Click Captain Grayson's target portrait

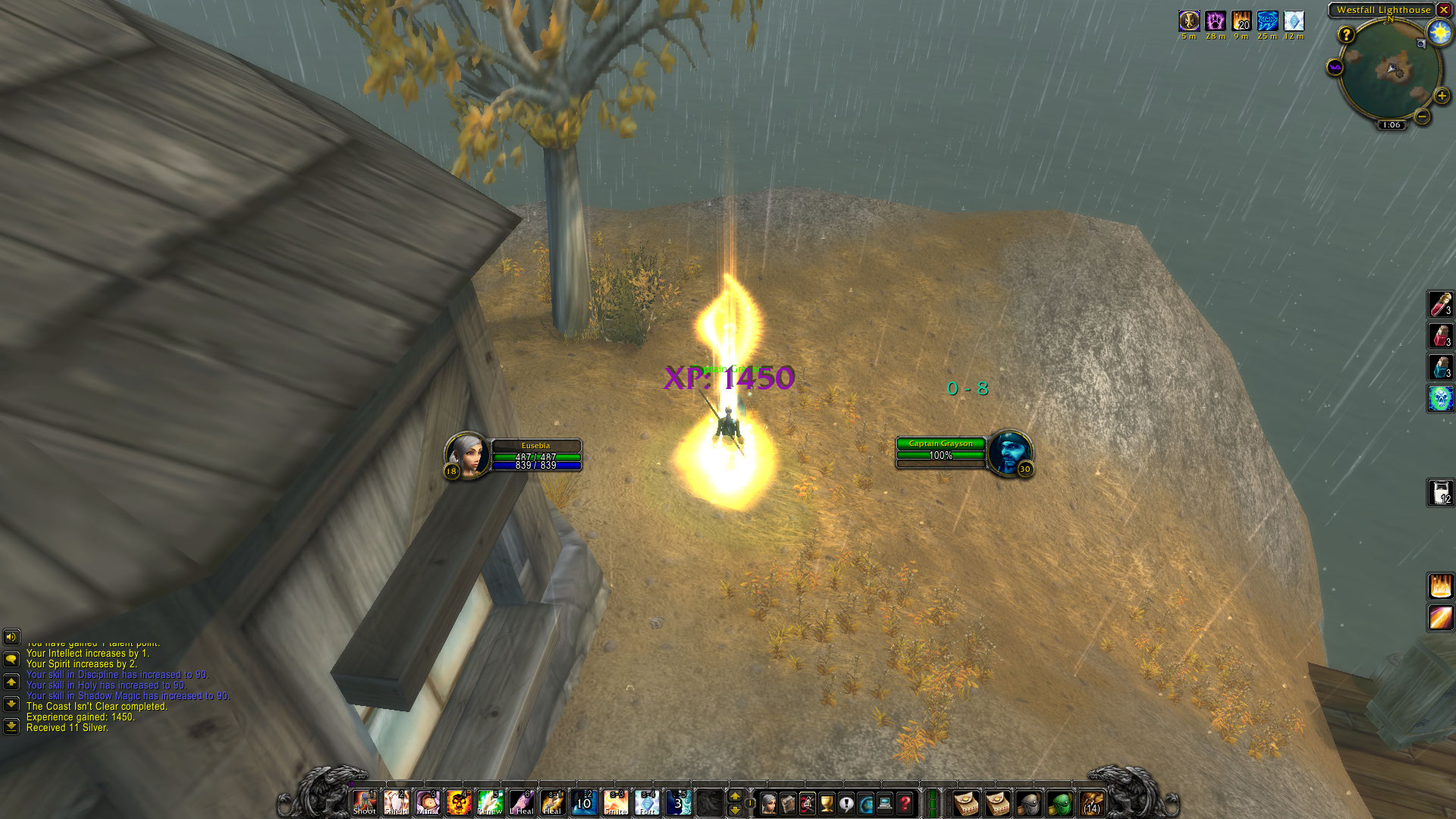coord(1009,452)
